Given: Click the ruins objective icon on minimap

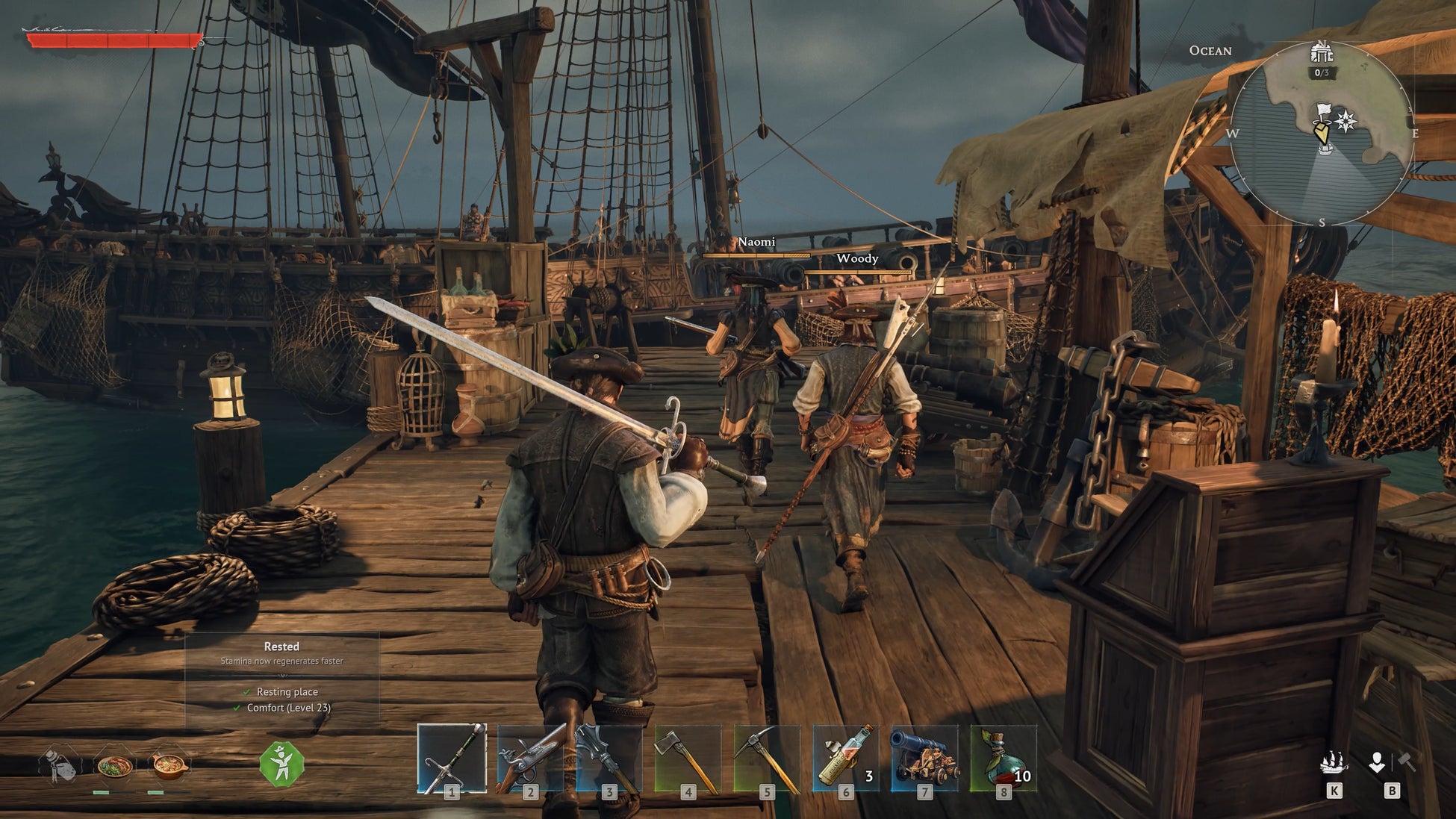Looking at the screenshot, I should 1322,54.
